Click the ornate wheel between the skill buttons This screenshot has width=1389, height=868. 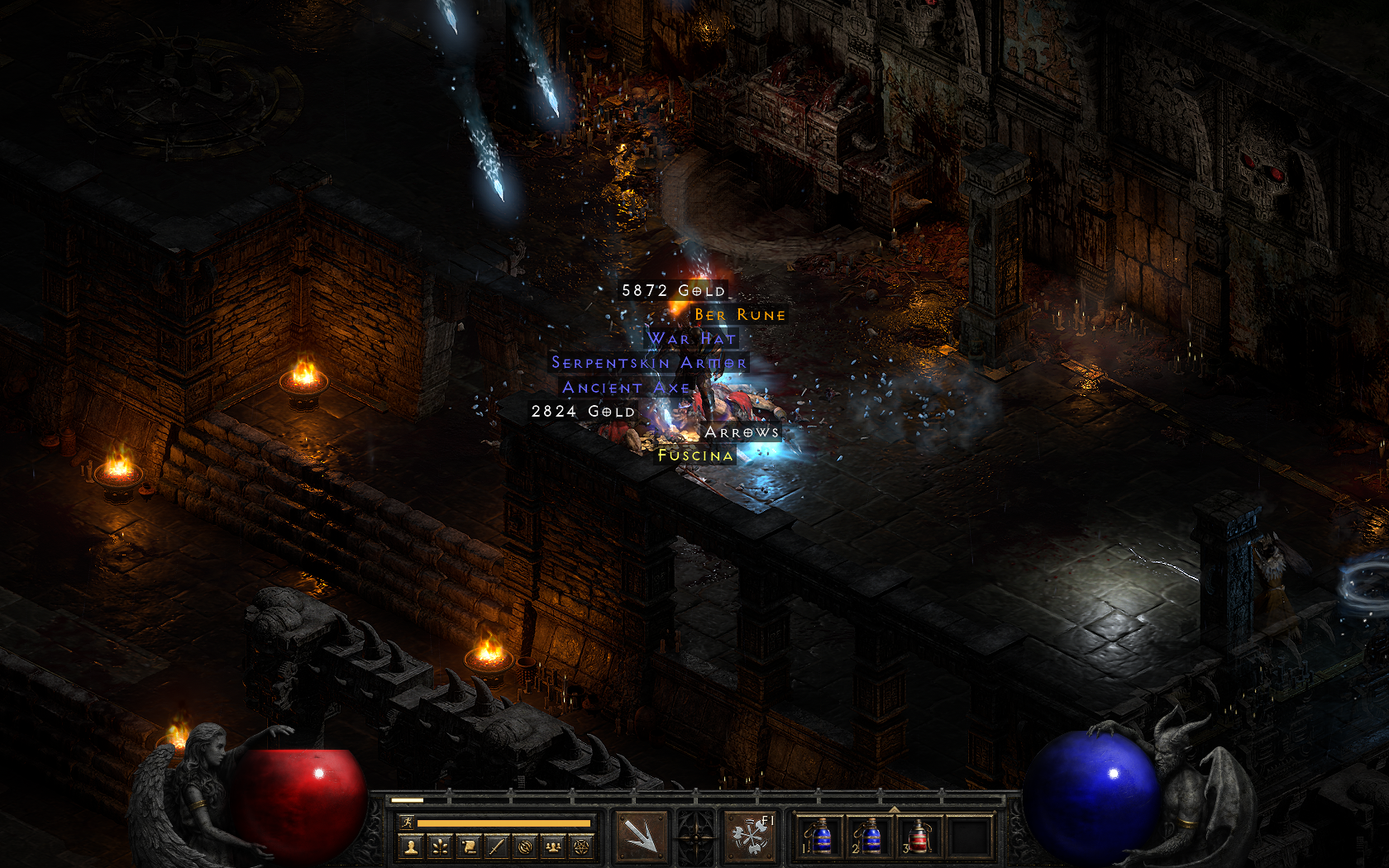click(x=694, y=837)
